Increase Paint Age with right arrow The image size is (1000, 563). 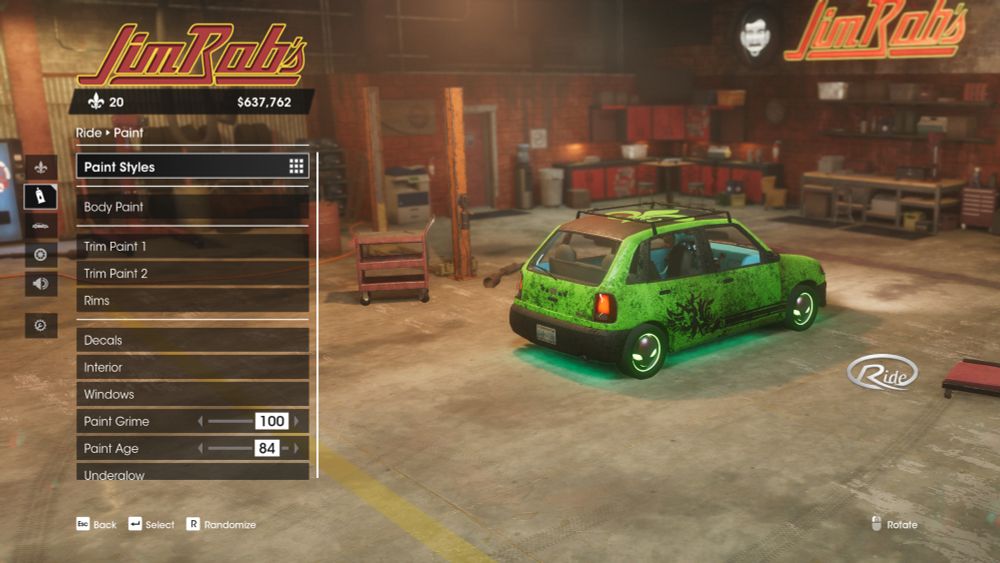[x=296, y=449]
